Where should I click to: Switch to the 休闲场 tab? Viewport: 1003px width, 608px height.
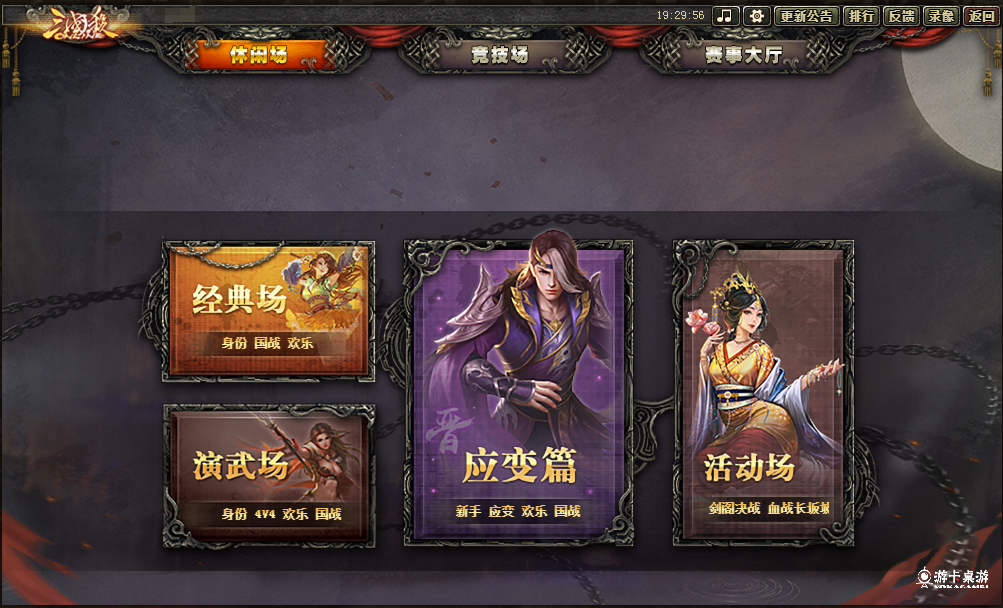258,55
